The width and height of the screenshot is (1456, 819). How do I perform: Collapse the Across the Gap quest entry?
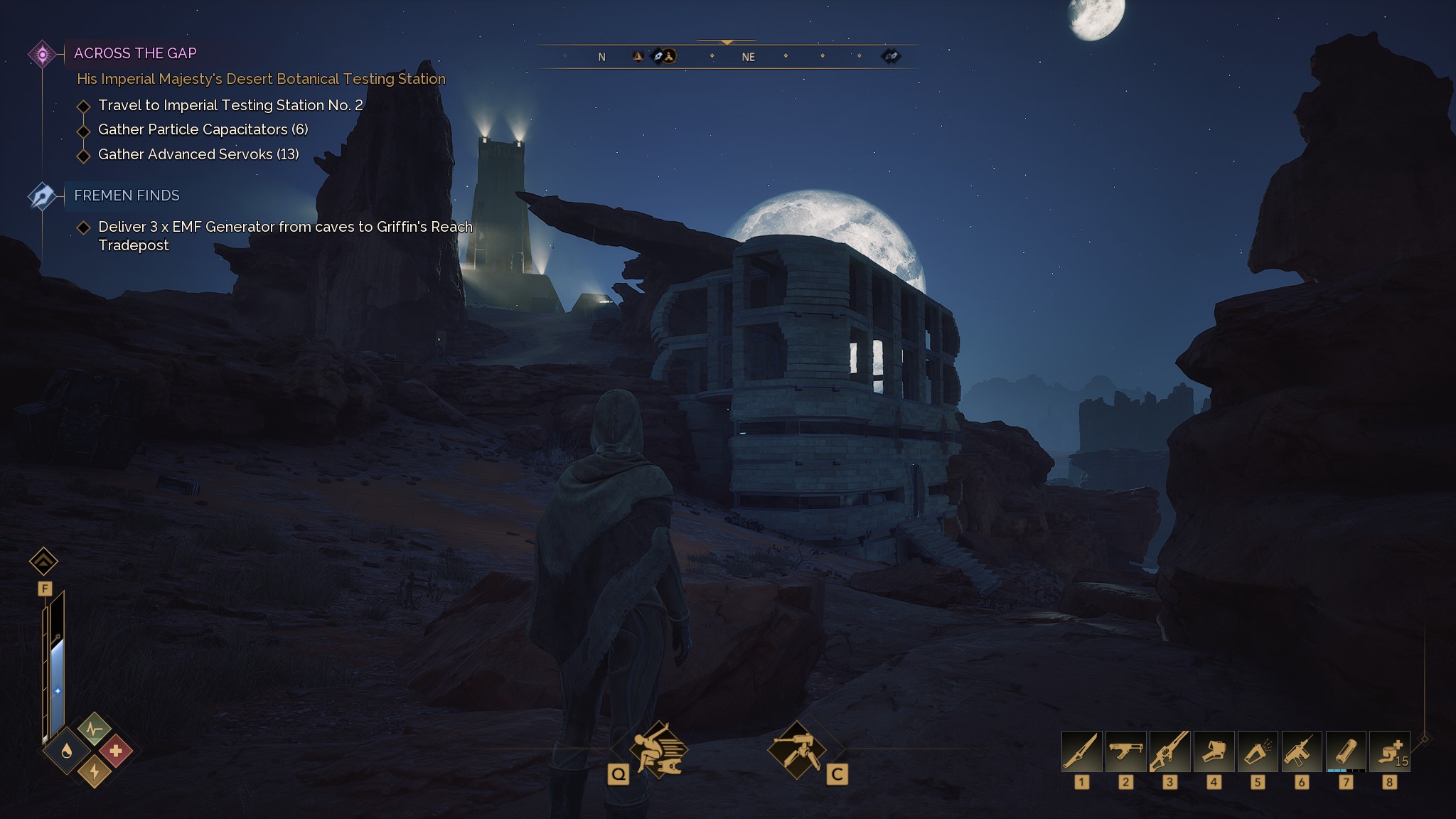43,53
